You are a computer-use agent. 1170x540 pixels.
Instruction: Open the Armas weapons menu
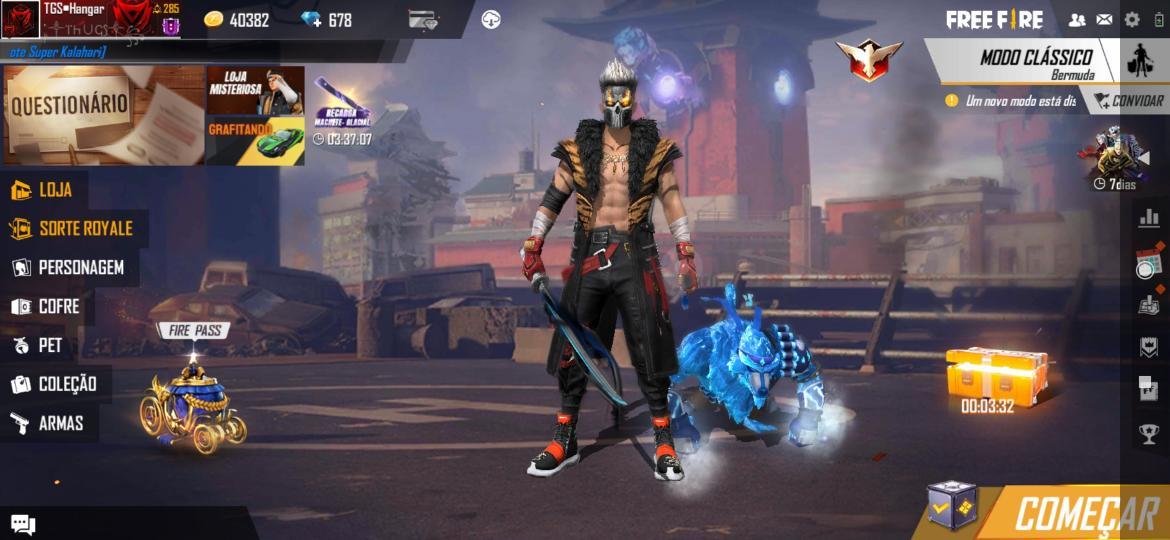pos(50,423)
